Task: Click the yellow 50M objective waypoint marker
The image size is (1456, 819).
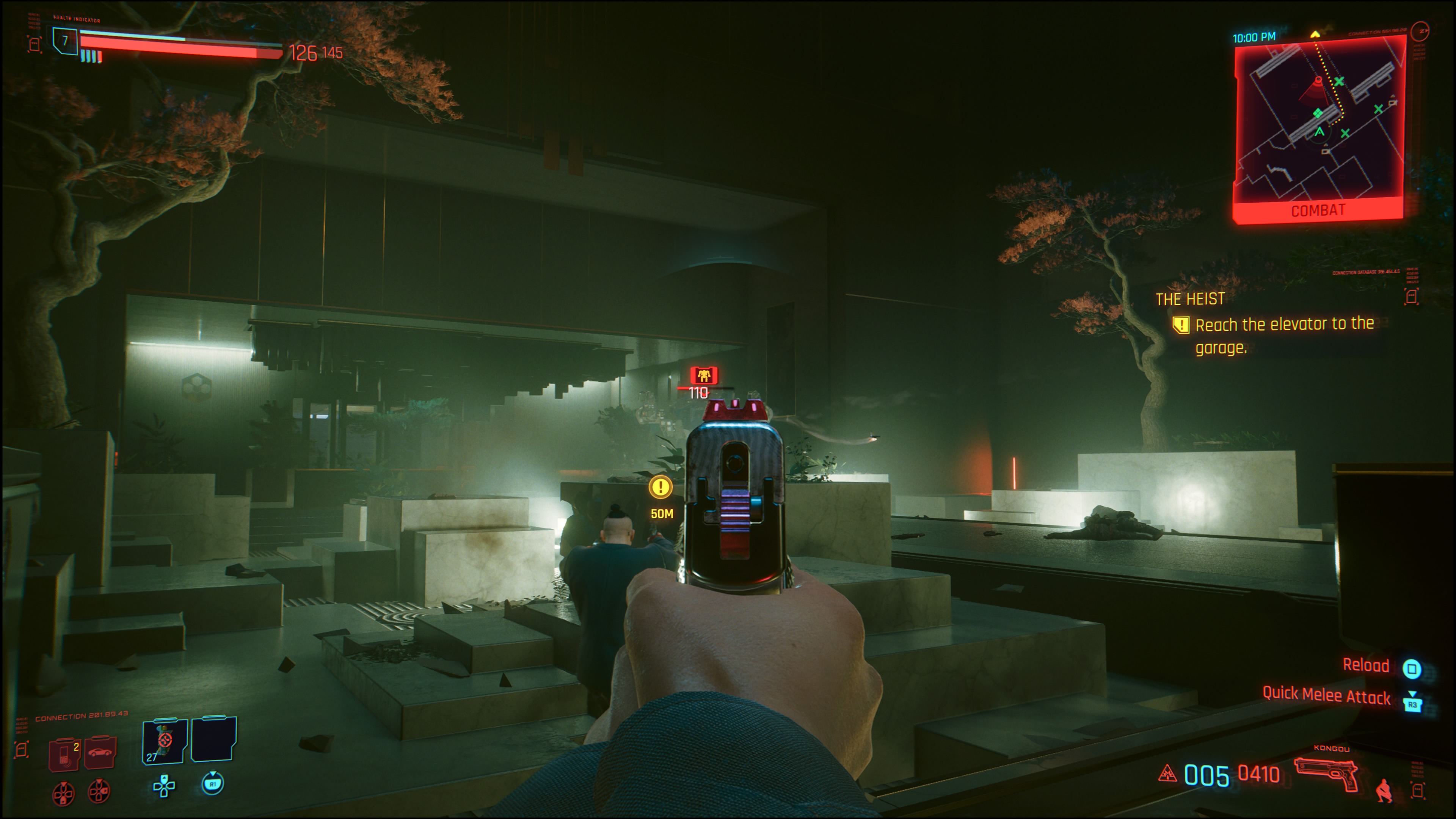Action: (660, 487)
